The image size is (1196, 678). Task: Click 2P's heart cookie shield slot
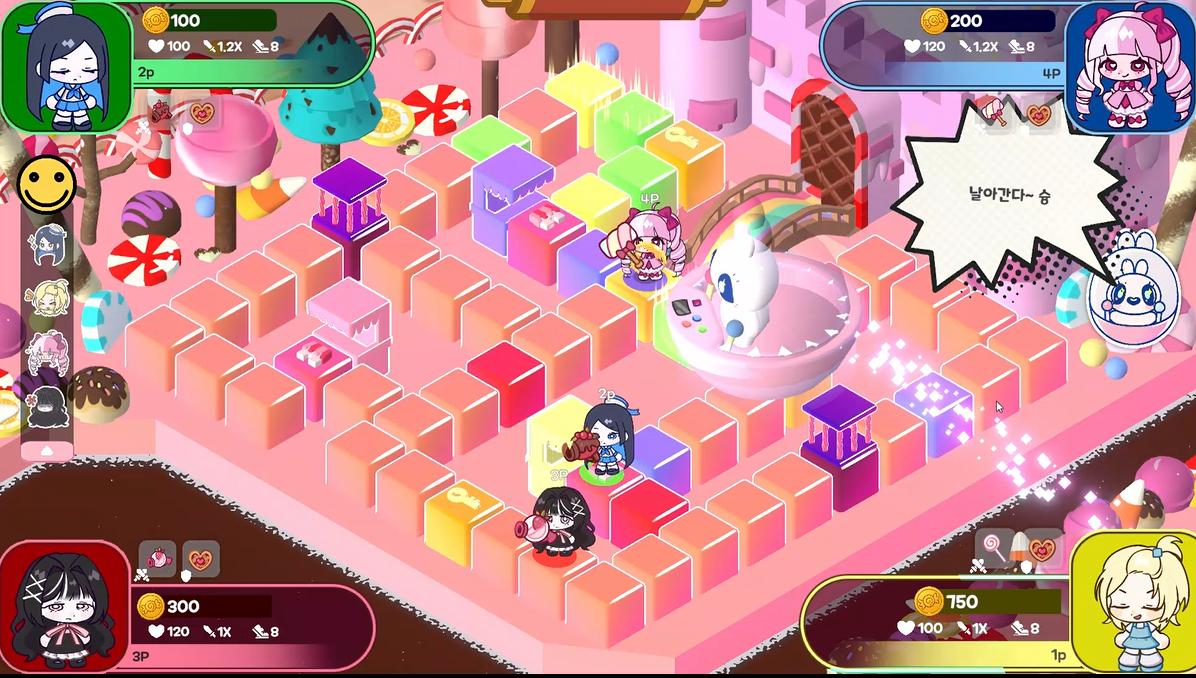coord(202,112)
